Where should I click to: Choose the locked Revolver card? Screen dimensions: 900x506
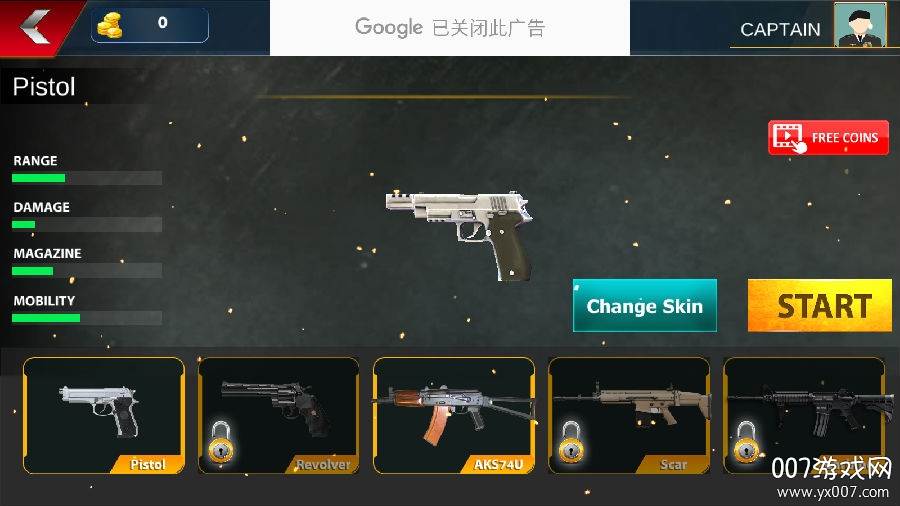(279, 415)
